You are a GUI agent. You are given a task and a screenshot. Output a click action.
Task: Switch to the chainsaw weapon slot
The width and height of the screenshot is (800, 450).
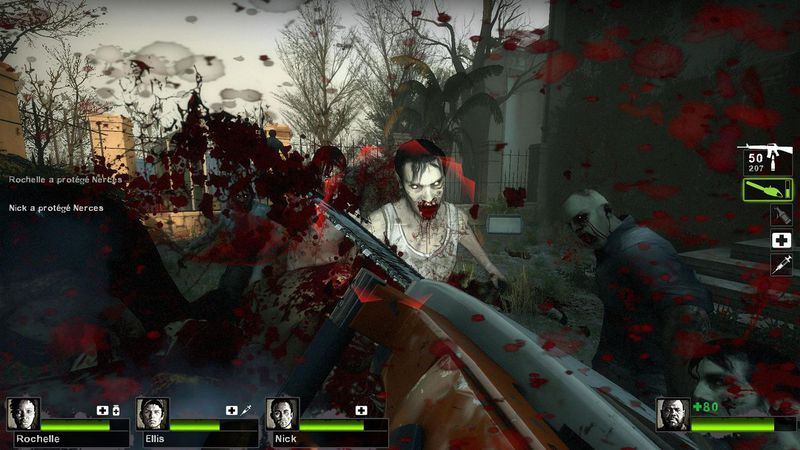[767, 189]
